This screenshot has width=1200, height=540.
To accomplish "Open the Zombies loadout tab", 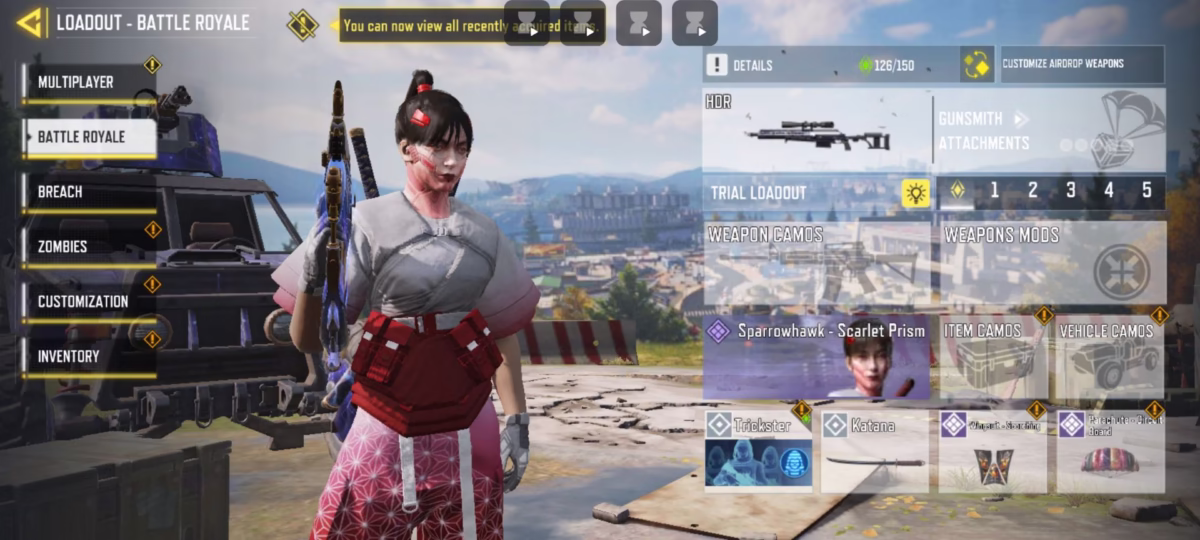I will [88, 247].
